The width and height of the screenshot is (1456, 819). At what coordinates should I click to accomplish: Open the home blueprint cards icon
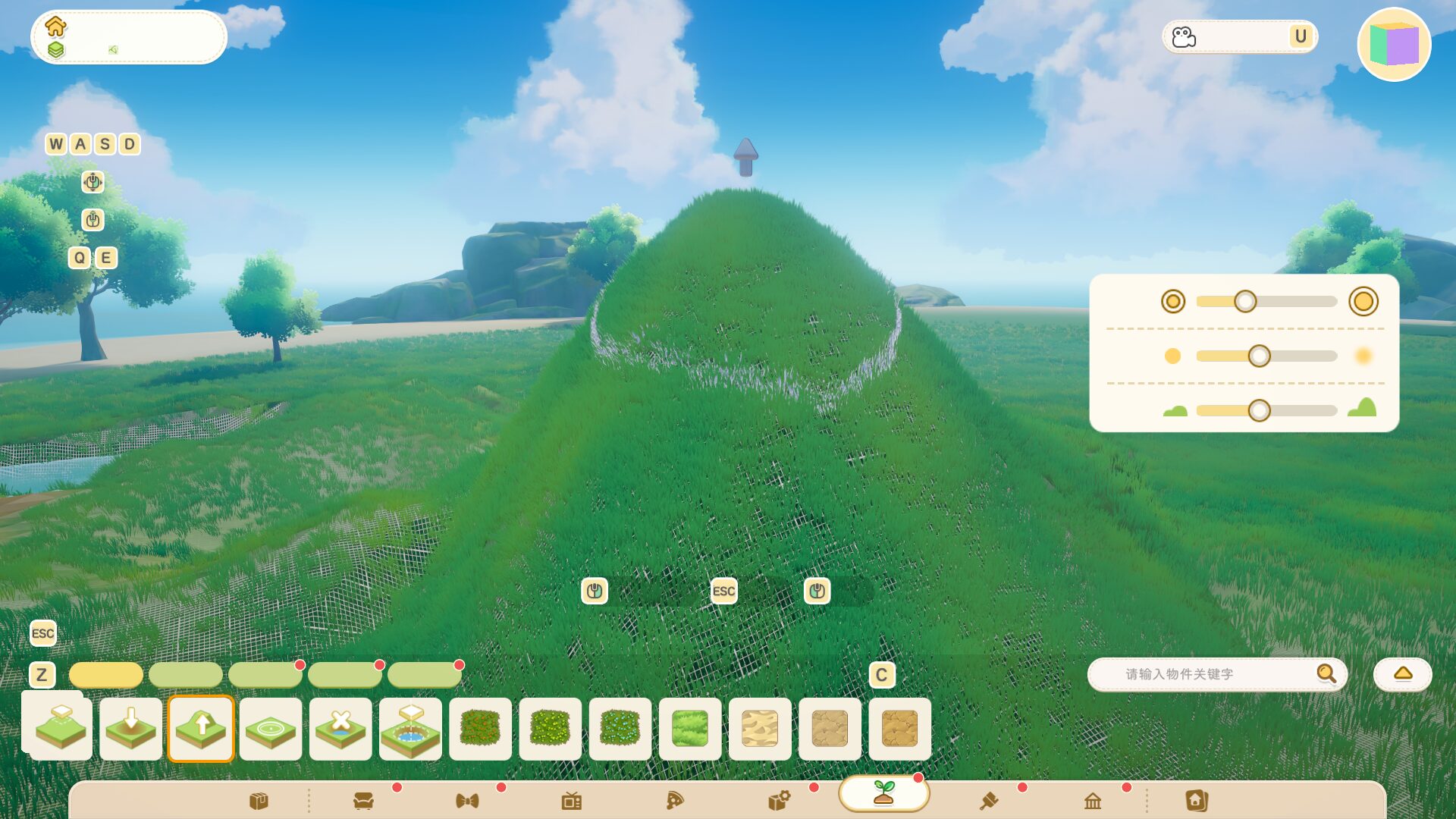(x=1197, y=801)
